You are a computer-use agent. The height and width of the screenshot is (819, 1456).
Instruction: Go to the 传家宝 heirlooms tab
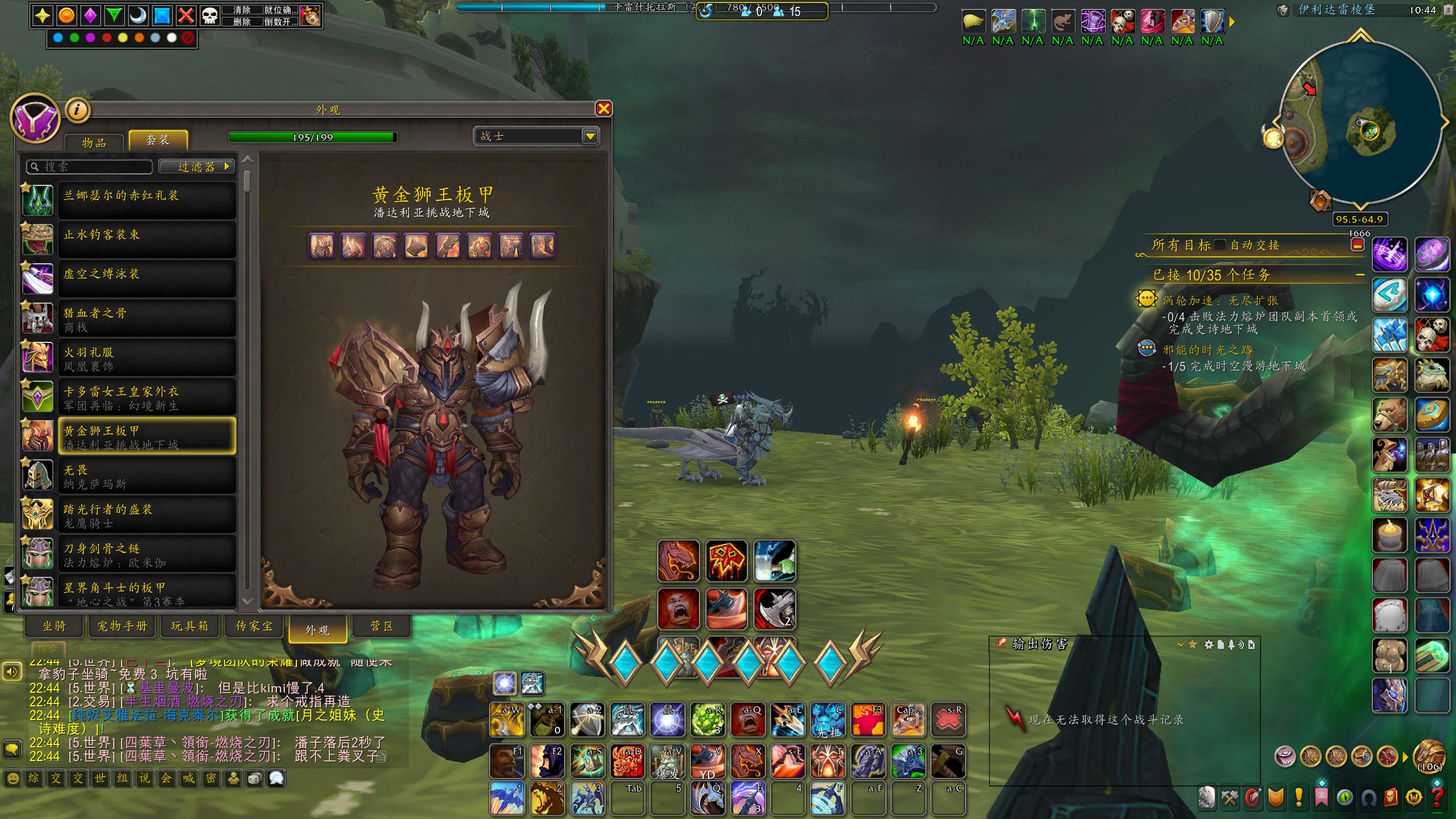254,626
